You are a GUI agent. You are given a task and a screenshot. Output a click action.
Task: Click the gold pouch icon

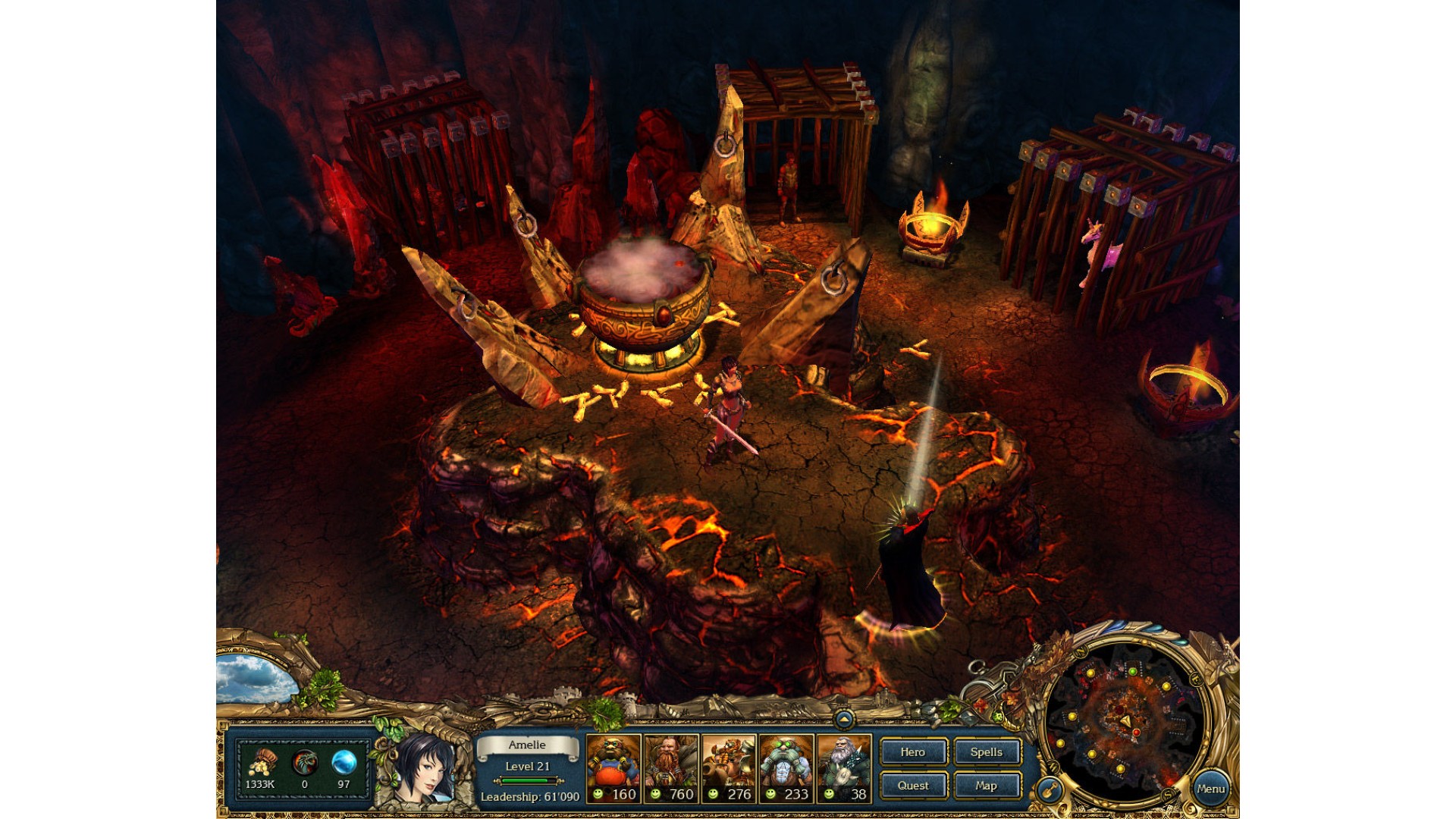[x=262, y=761]
